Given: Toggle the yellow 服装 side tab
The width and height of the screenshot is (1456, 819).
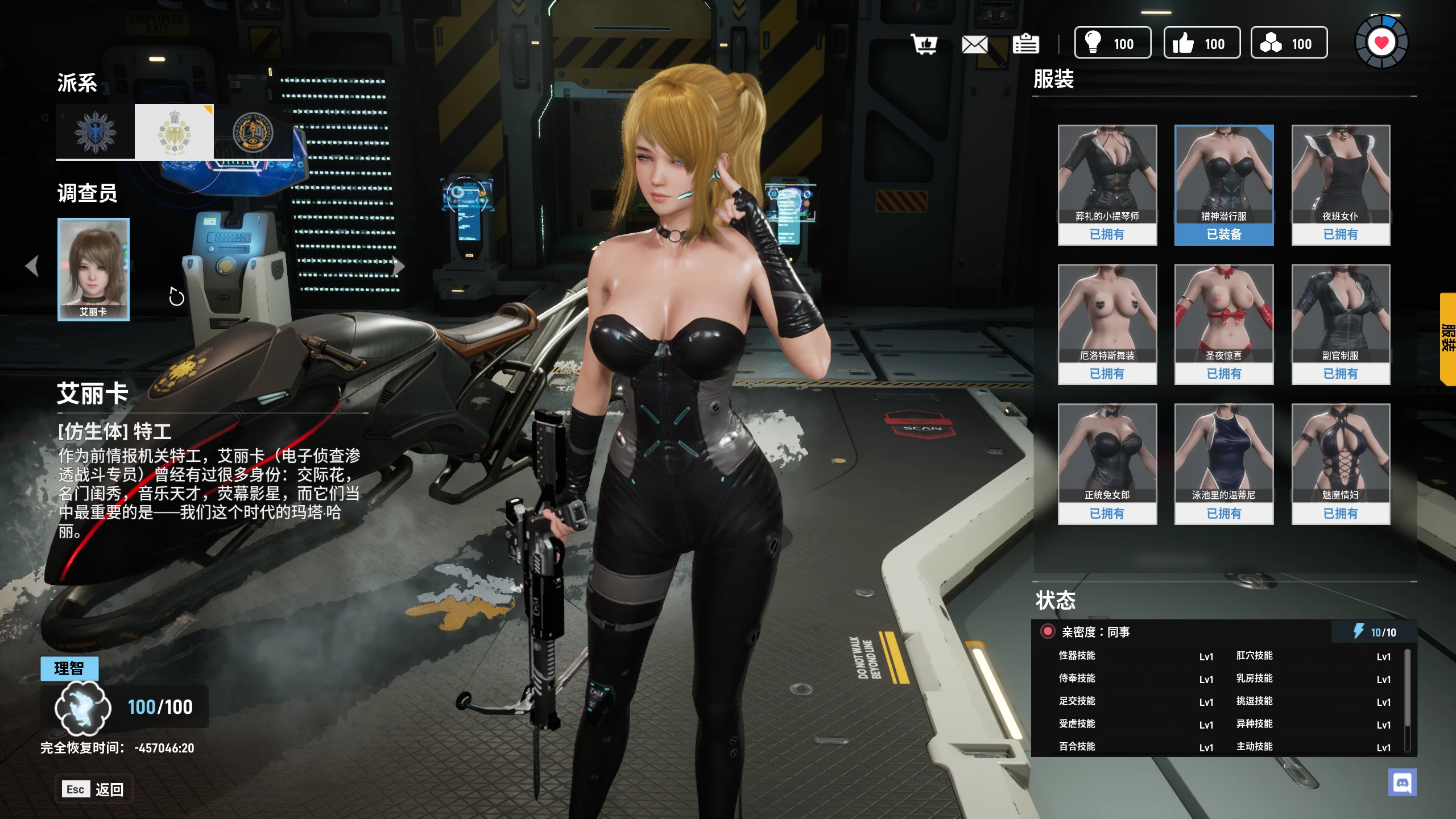Looking at the screenshot, I should coord(1448,339).
